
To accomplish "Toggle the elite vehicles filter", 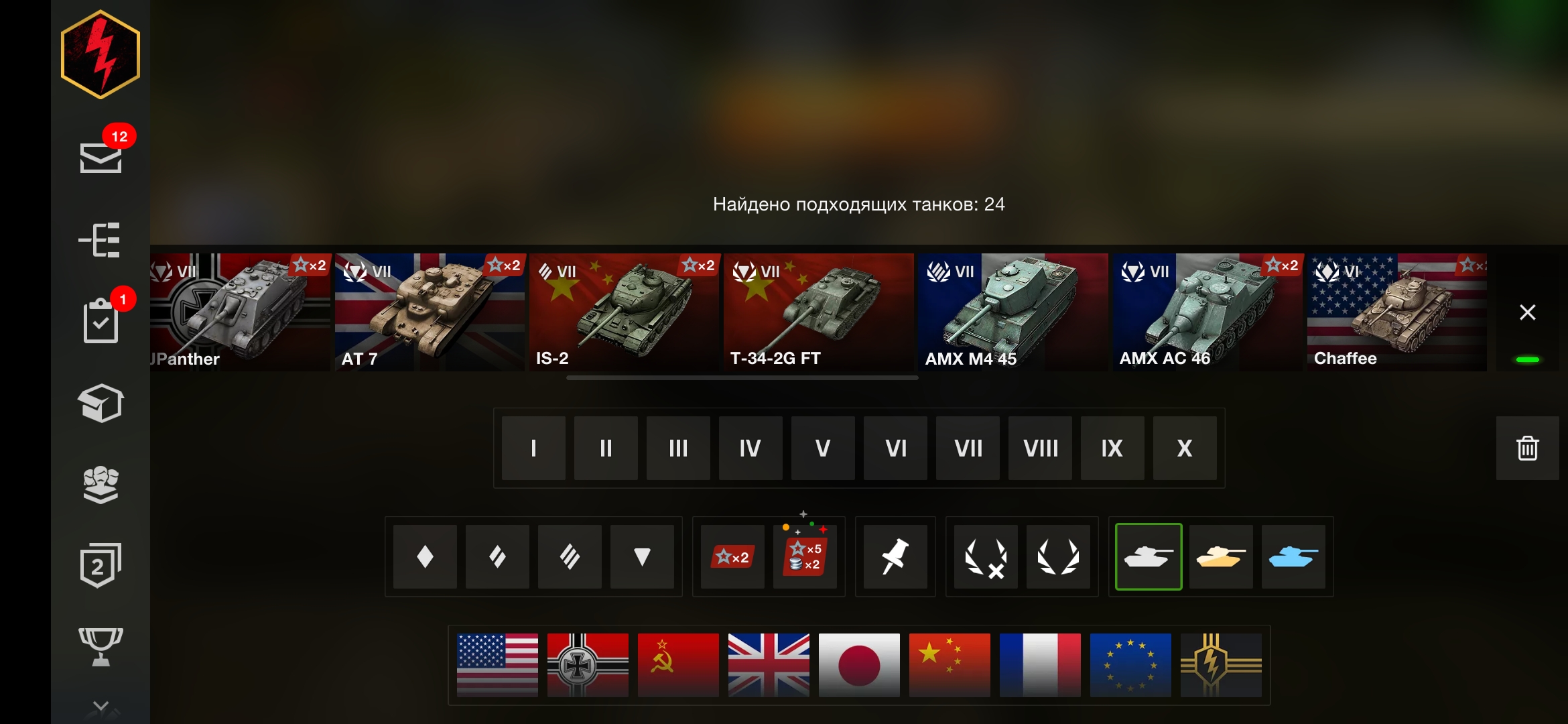I will click(x=1059, y=556).
